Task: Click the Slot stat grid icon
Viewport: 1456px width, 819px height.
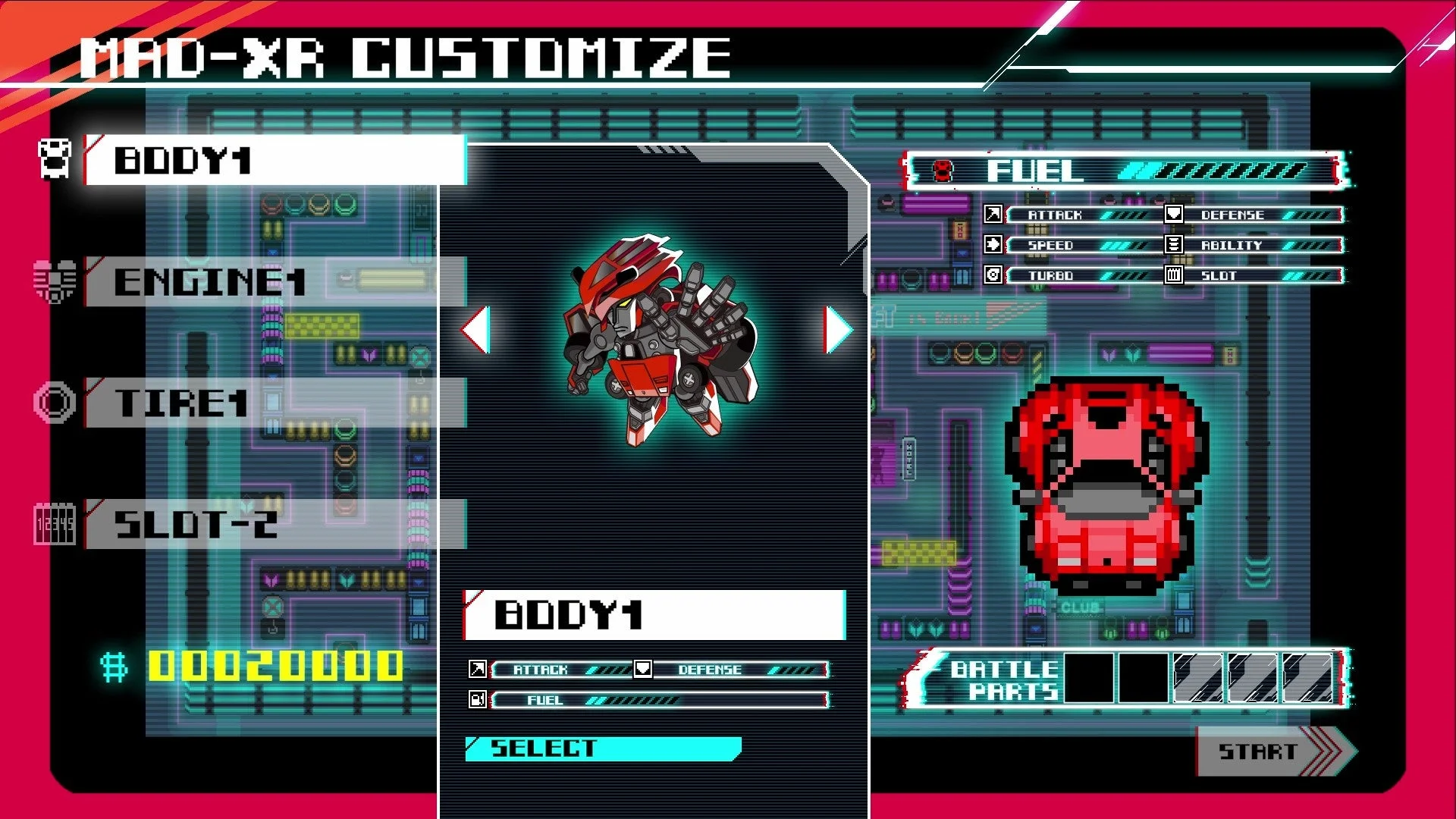Action: (x=1172, y=275)
